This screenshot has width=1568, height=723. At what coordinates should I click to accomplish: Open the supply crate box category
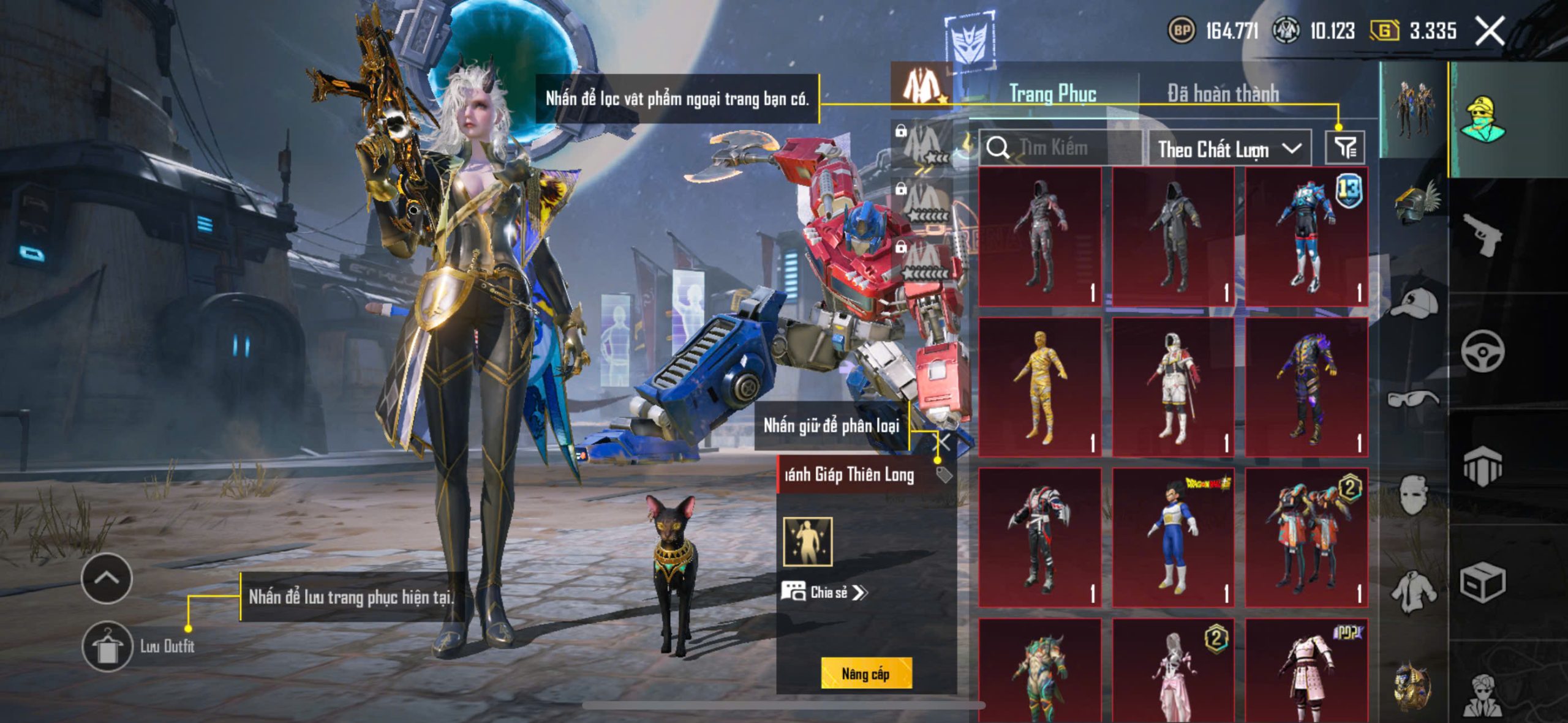point(1482,582)
